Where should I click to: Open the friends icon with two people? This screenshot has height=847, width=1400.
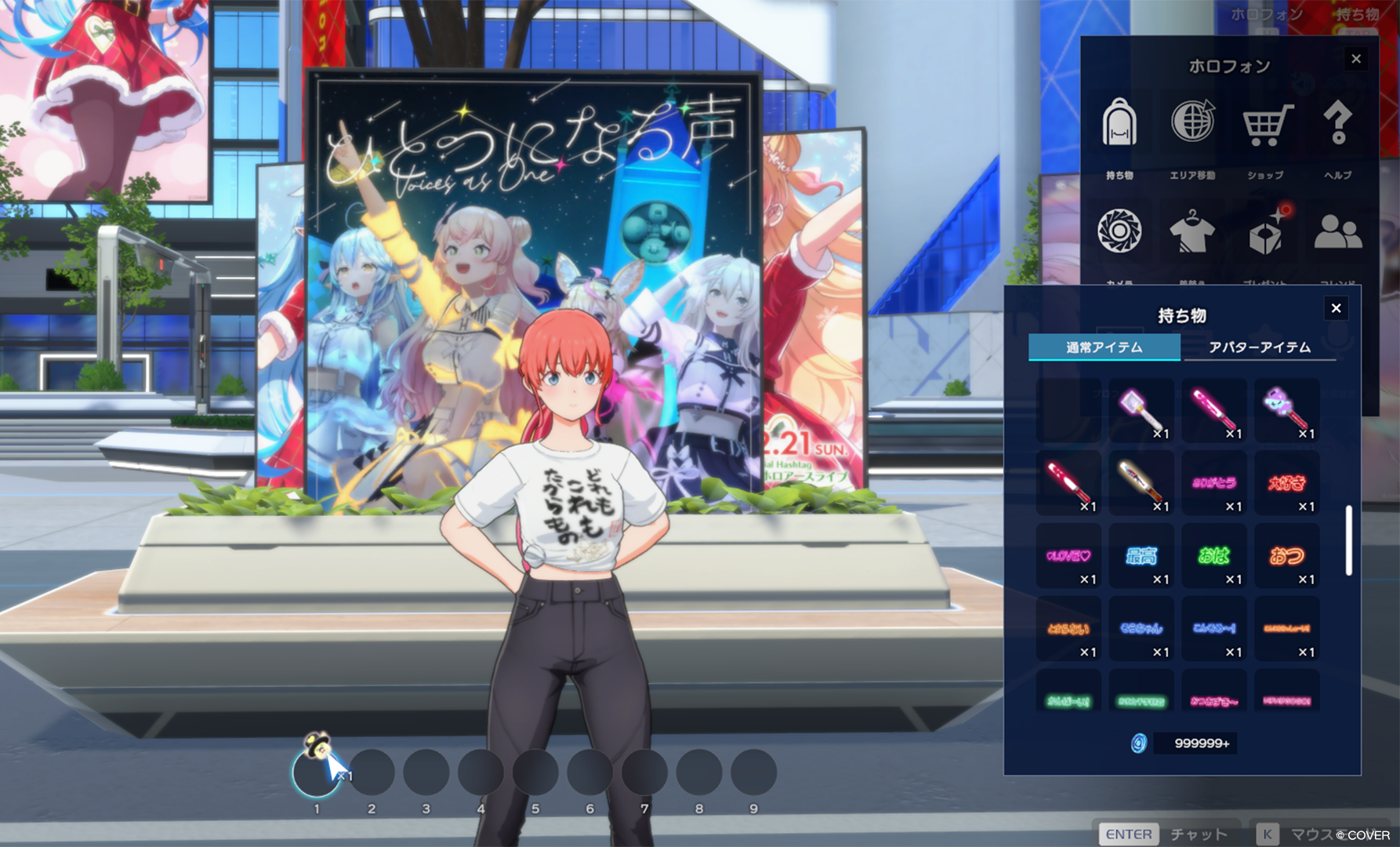pyautogui.click(x=1337, y=233)
